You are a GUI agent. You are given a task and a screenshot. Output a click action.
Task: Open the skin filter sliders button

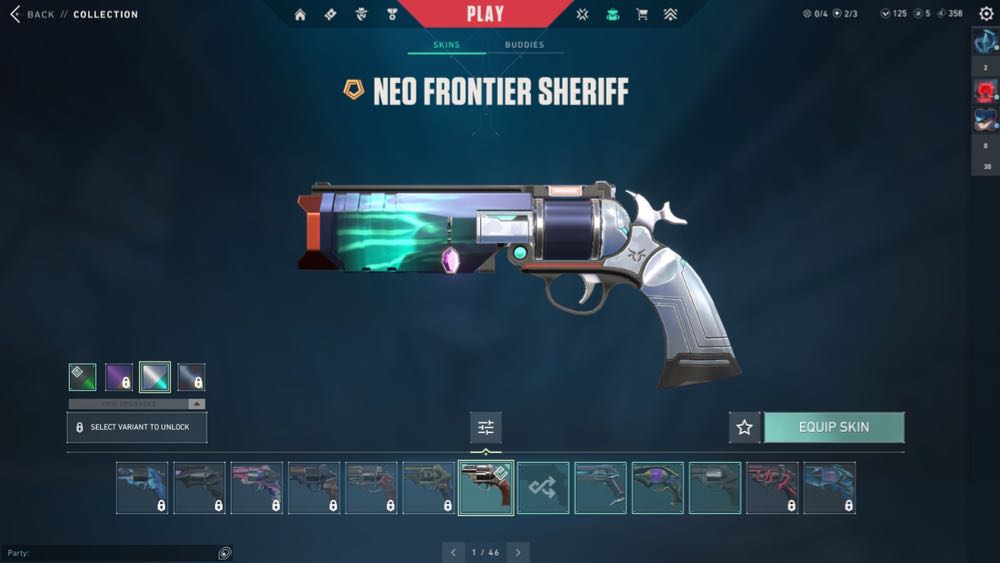486,427
